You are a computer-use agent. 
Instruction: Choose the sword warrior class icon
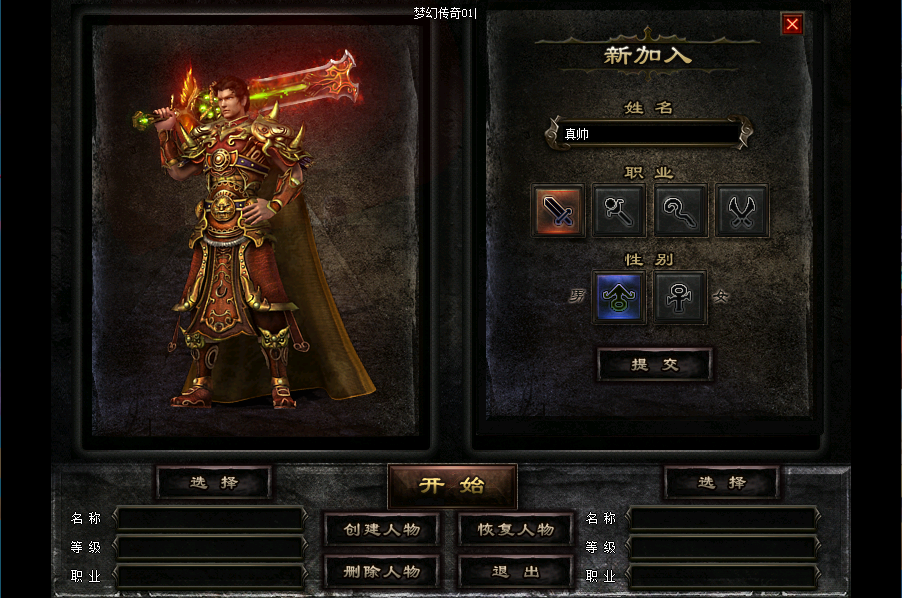tap(558, 210)
